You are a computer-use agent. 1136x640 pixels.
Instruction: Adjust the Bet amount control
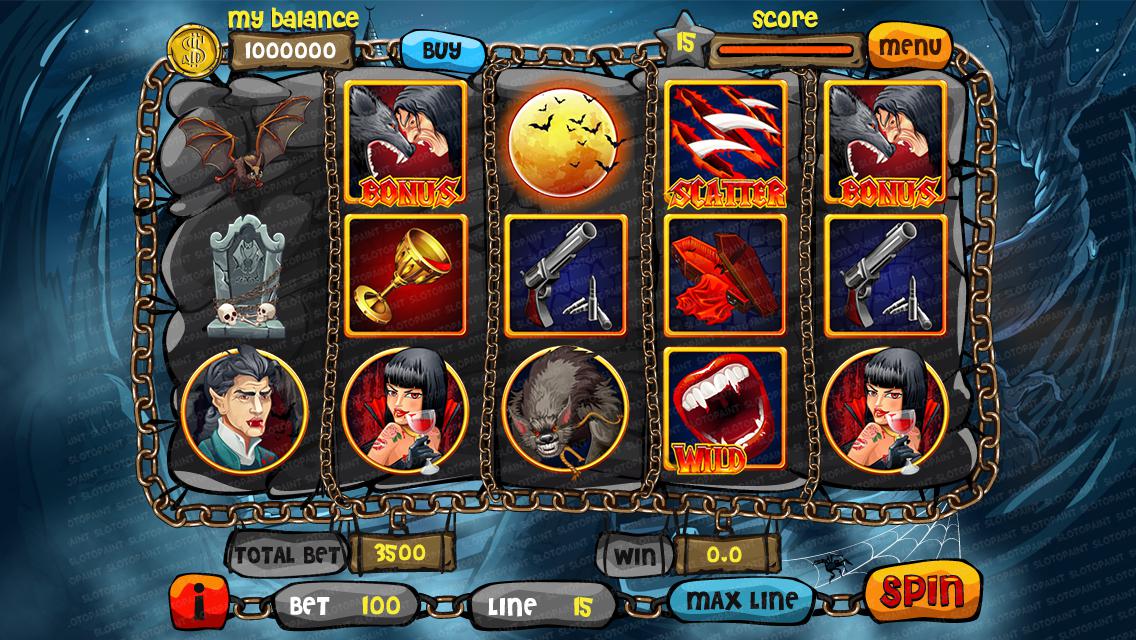point(344,605)
